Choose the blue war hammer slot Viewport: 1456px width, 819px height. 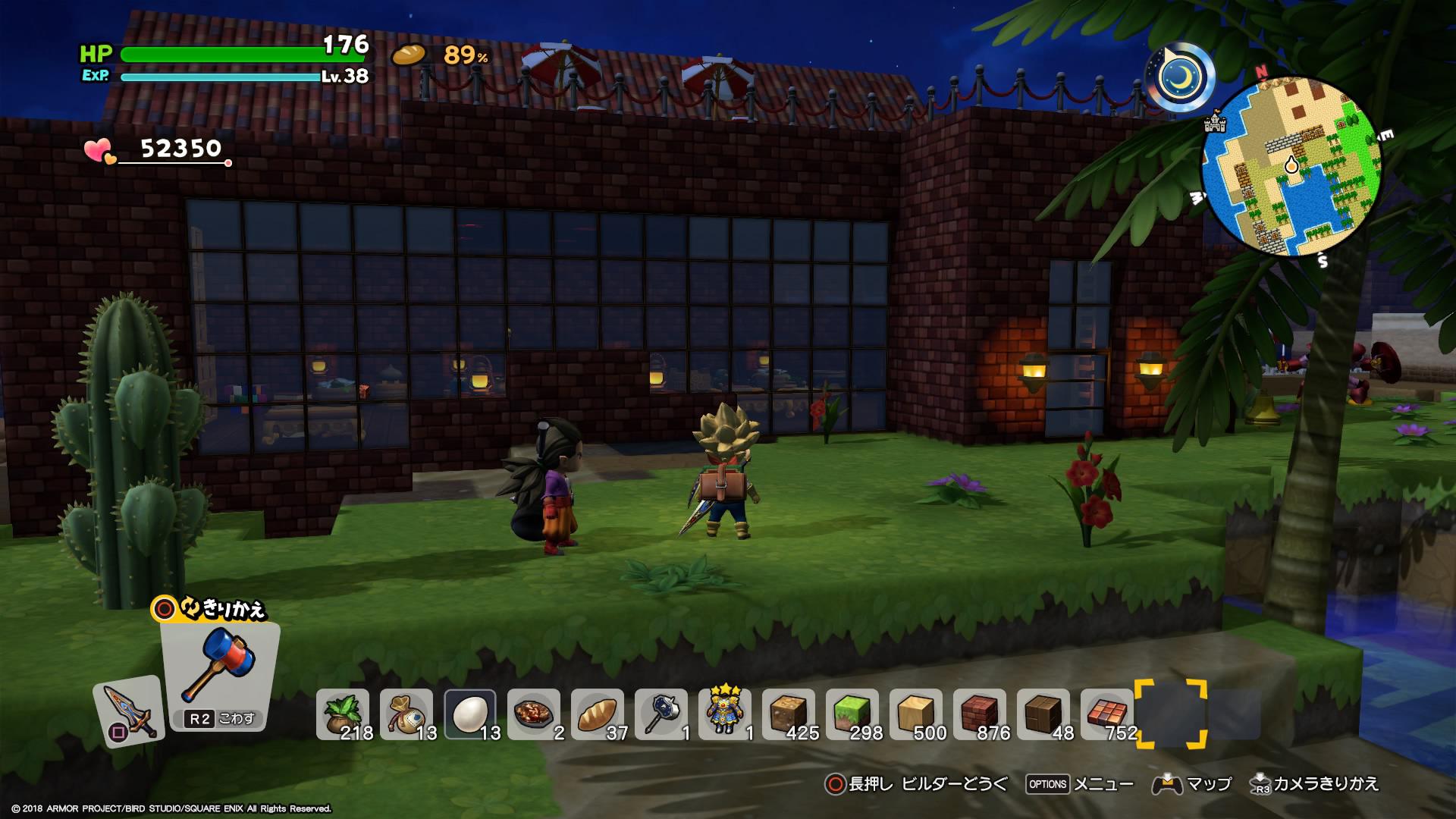click(x=661, y=714)
